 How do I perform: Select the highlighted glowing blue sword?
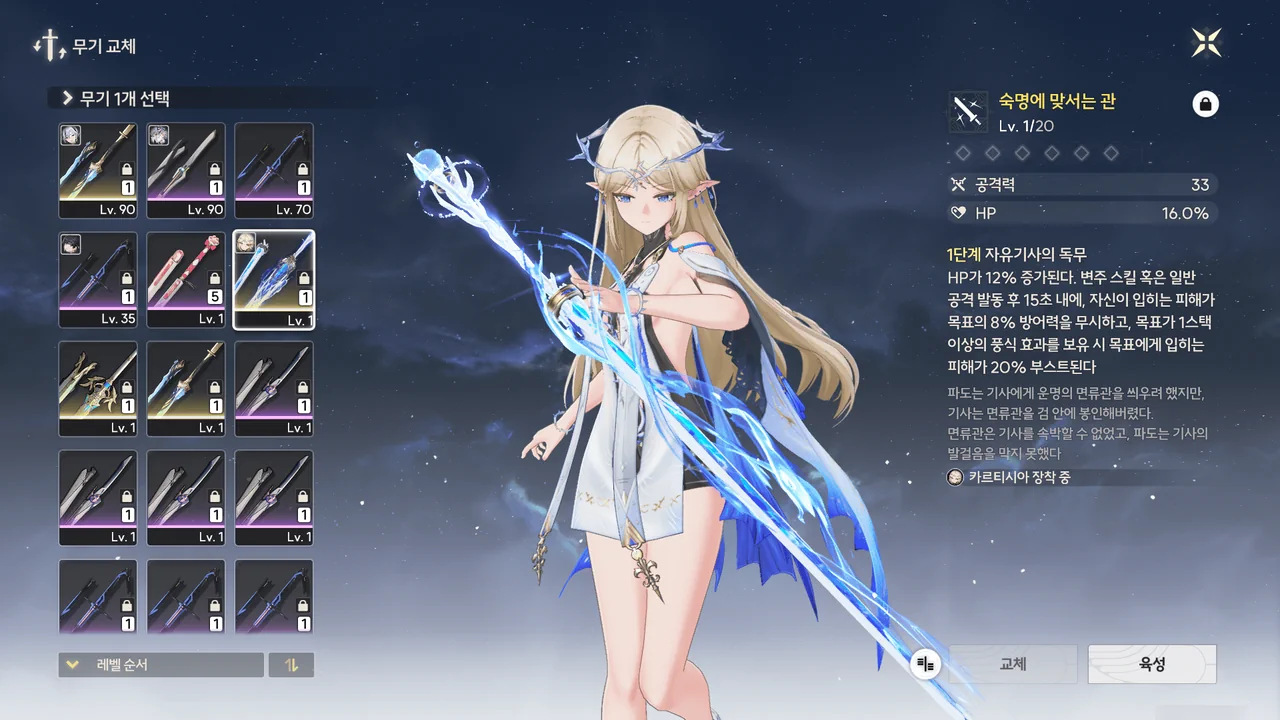pyautogui.click(x=273, y=279)
